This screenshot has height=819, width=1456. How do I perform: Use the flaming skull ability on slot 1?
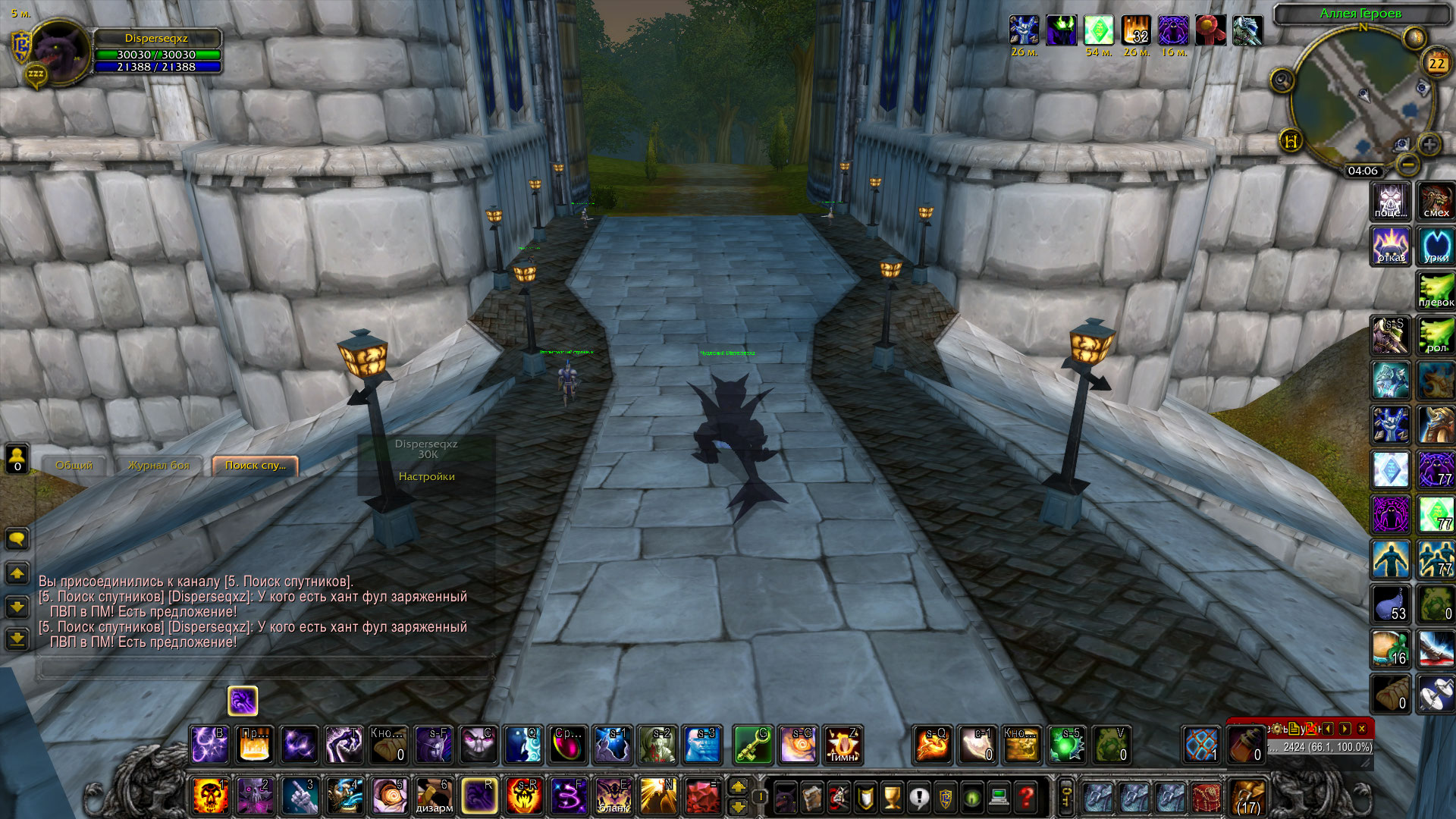click(x=209, y=796)
